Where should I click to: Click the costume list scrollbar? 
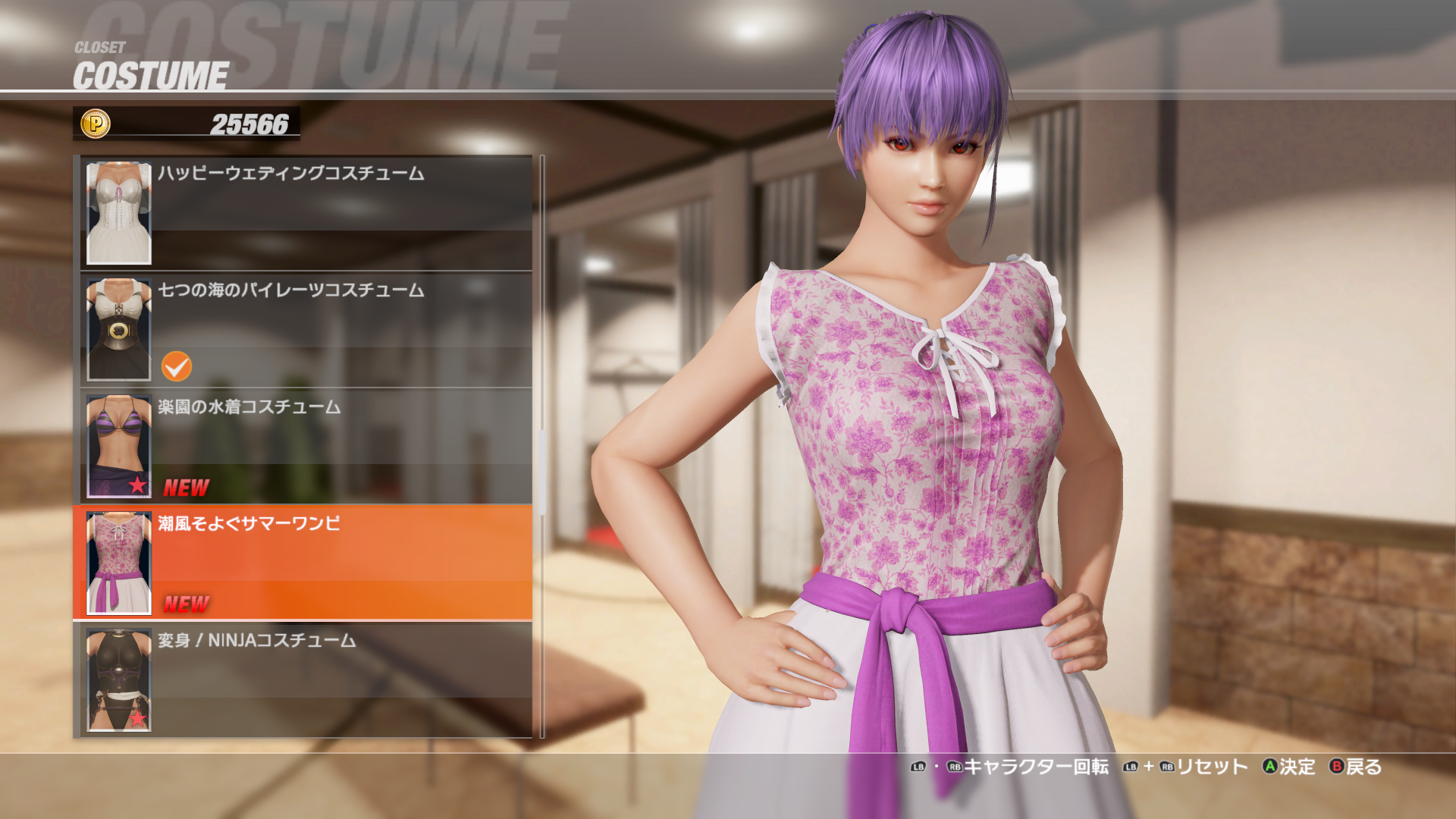tap(542, 470)
